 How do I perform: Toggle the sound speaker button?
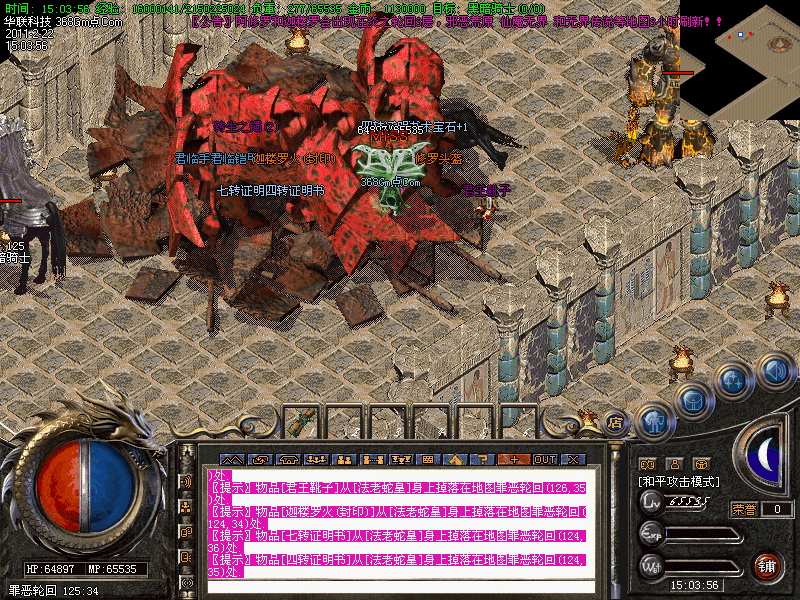(774, 371)
